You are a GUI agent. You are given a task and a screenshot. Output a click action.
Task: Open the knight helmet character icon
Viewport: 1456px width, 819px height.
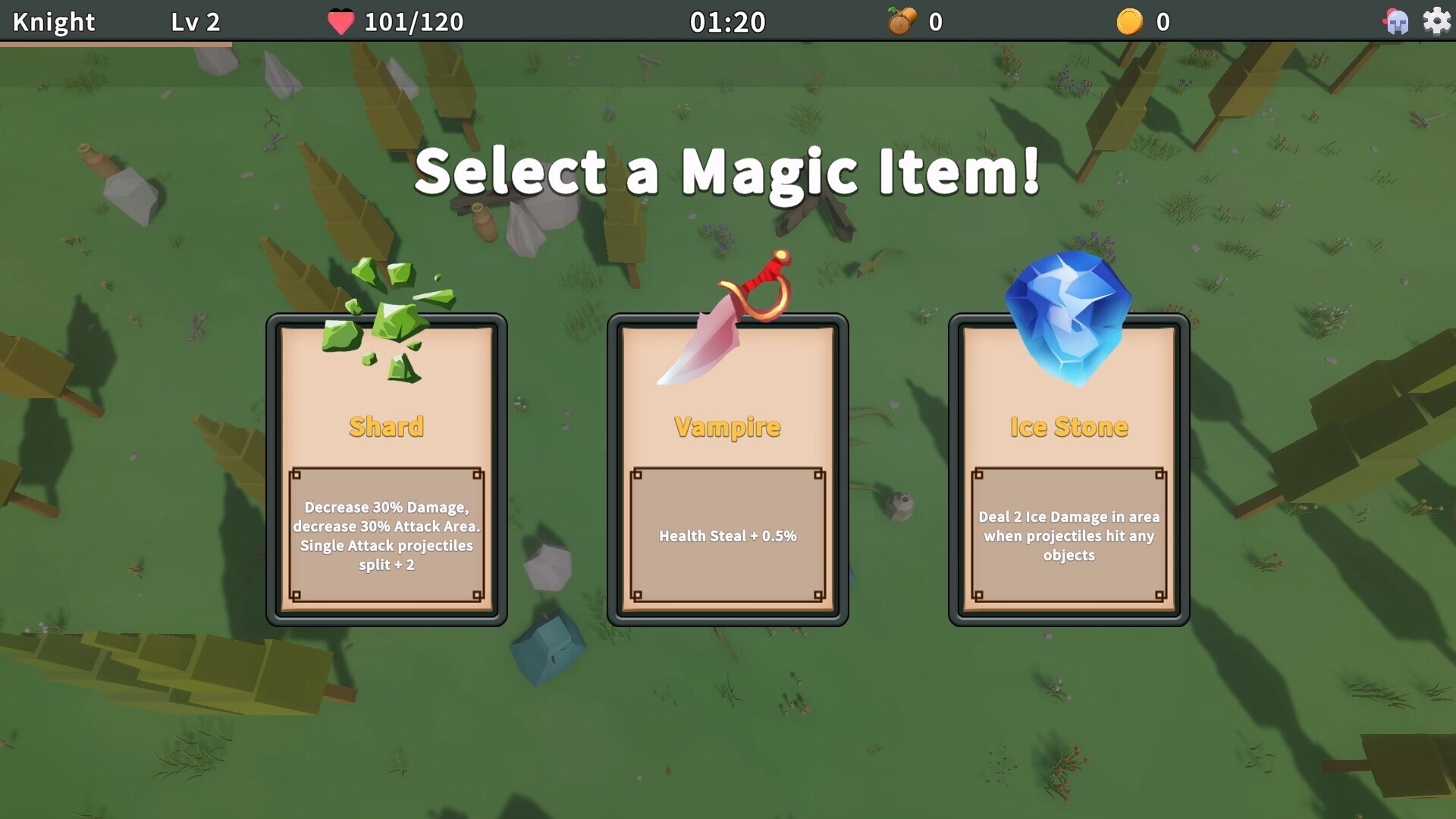[x=1395, y=21]
